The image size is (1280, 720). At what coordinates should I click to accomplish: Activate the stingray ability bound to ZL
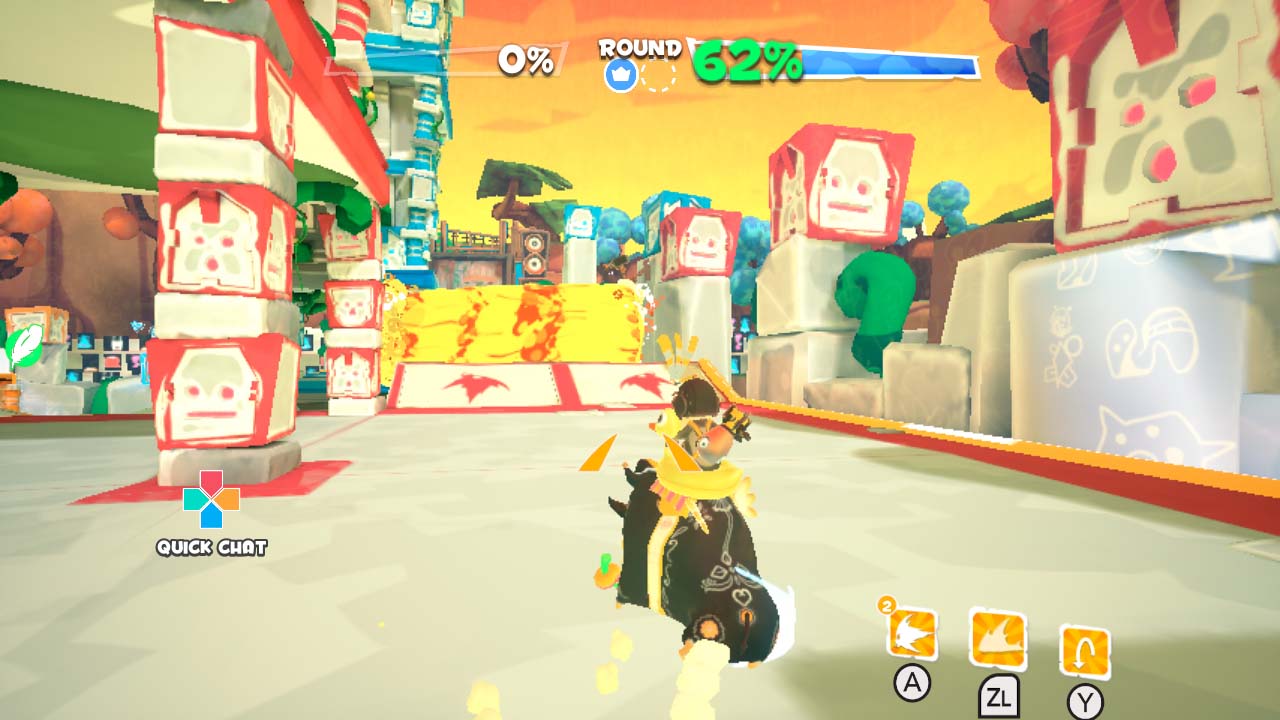click(996, 637)
